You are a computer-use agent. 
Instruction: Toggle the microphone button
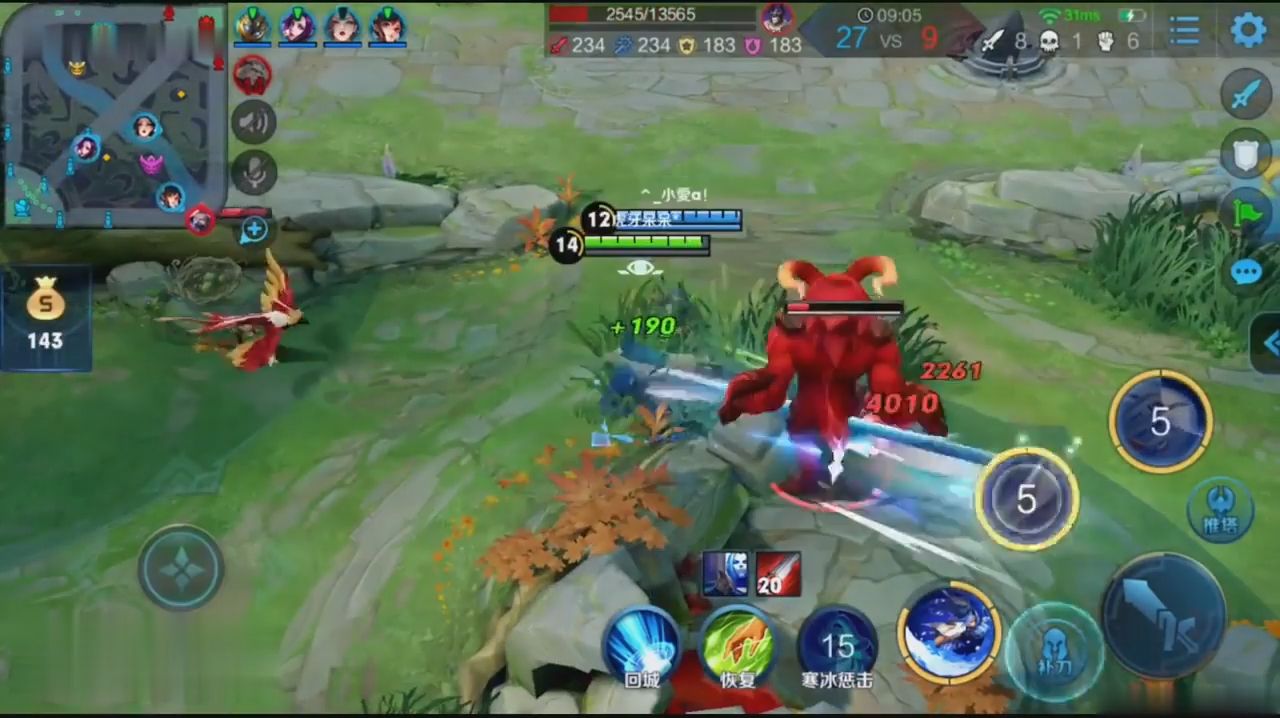[x=254, y=172]
